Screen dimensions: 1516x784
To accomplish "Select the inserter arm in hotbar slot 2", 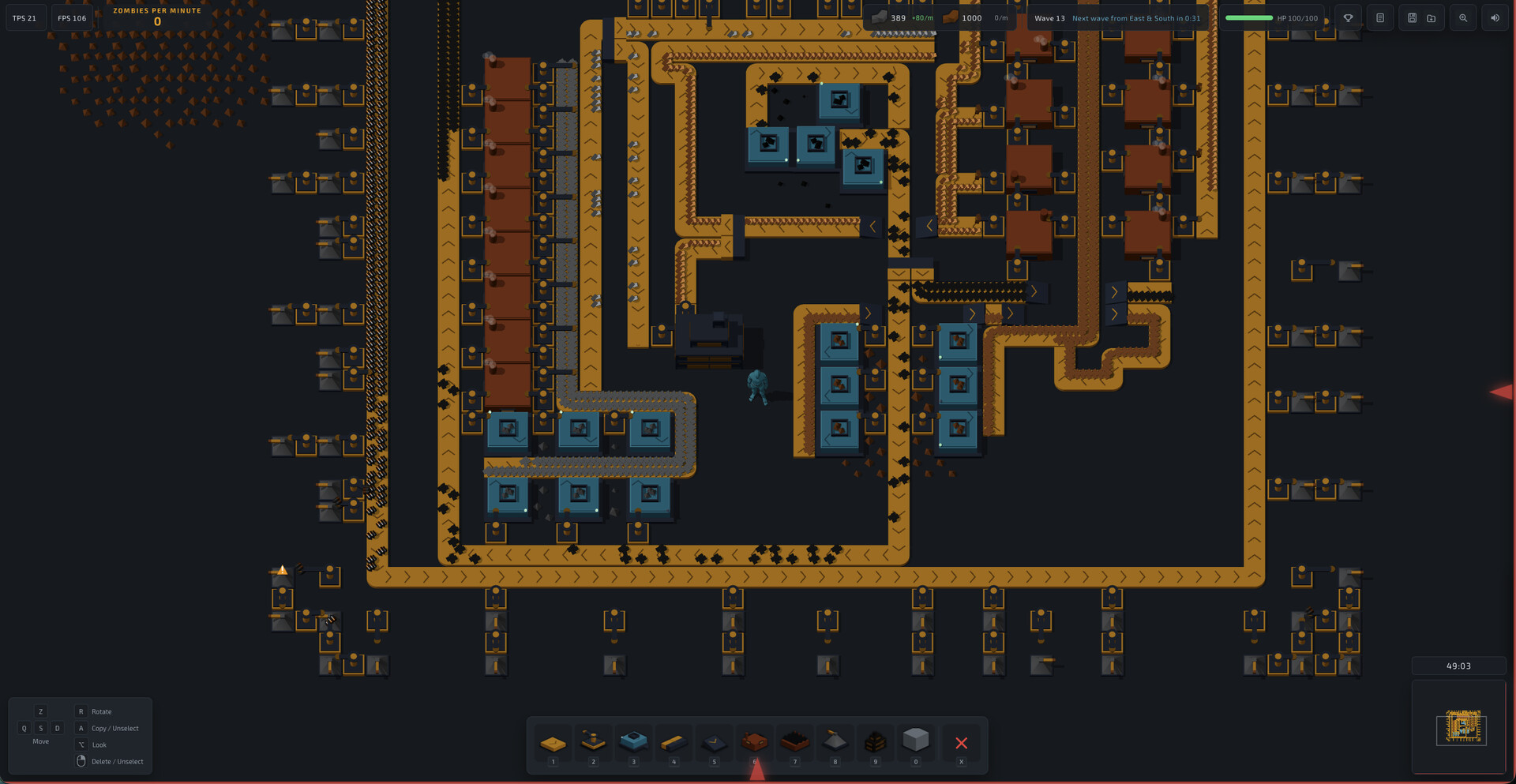I will click(x=593, y=742).
